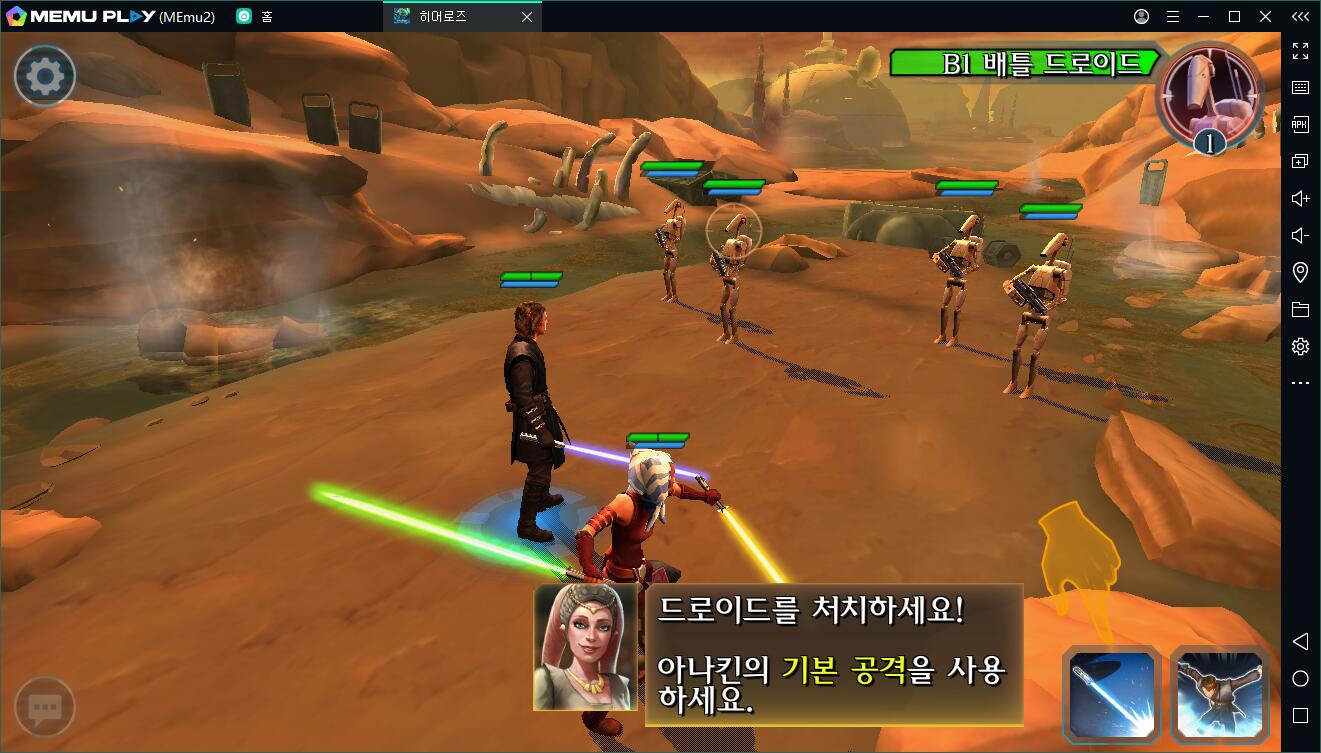The width and height of the screenshot is (1321, 753).
Task: Open the gear settings menu
Action: point(45,76)
